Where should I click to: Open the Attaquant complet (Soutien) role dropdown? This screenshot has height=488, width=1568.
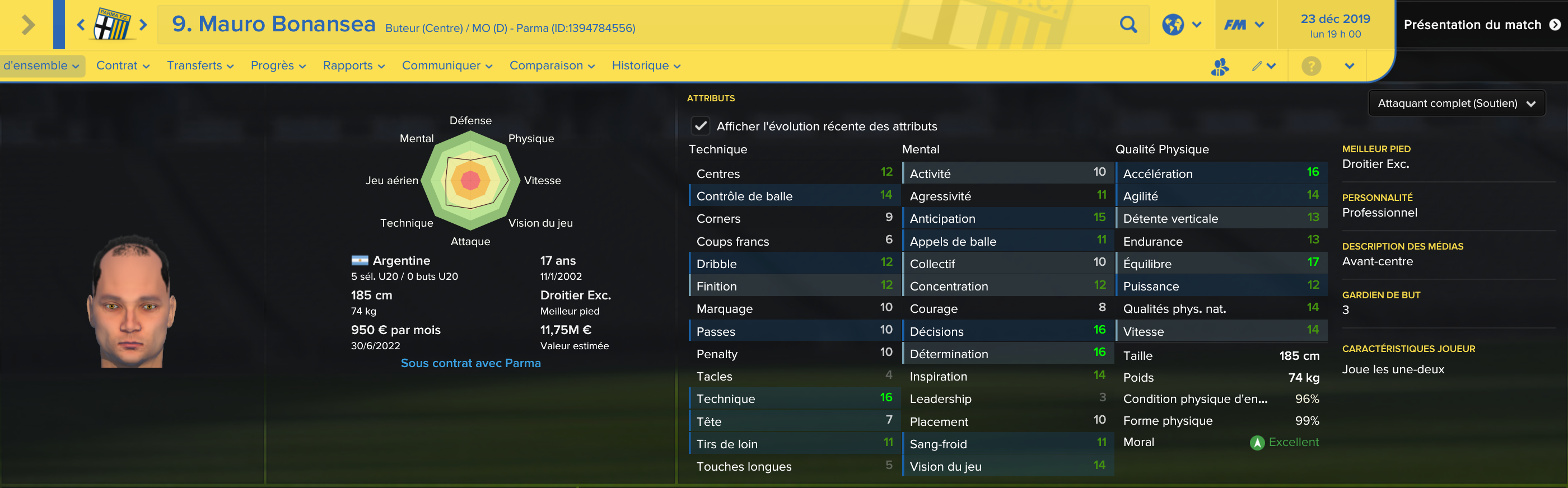click(1456, 104)
